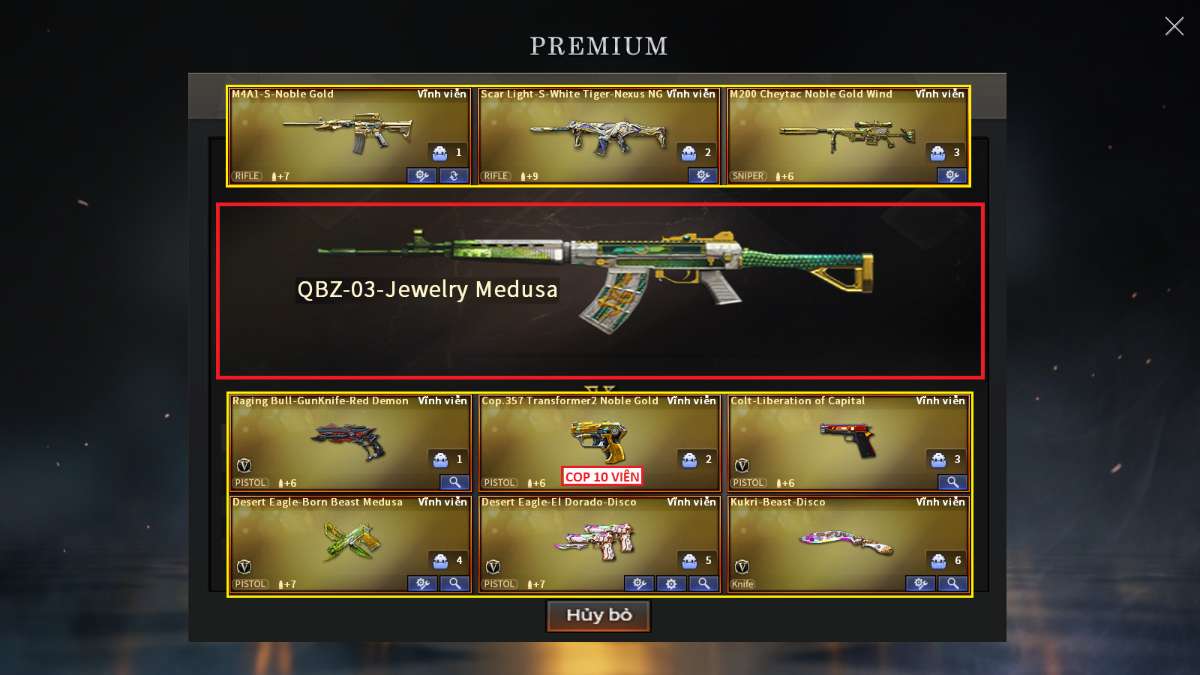Select M200 Cheytac Noble Gold Wind sniper
Viewport: 1200px width, 675px height.
[x=847, y=135]
